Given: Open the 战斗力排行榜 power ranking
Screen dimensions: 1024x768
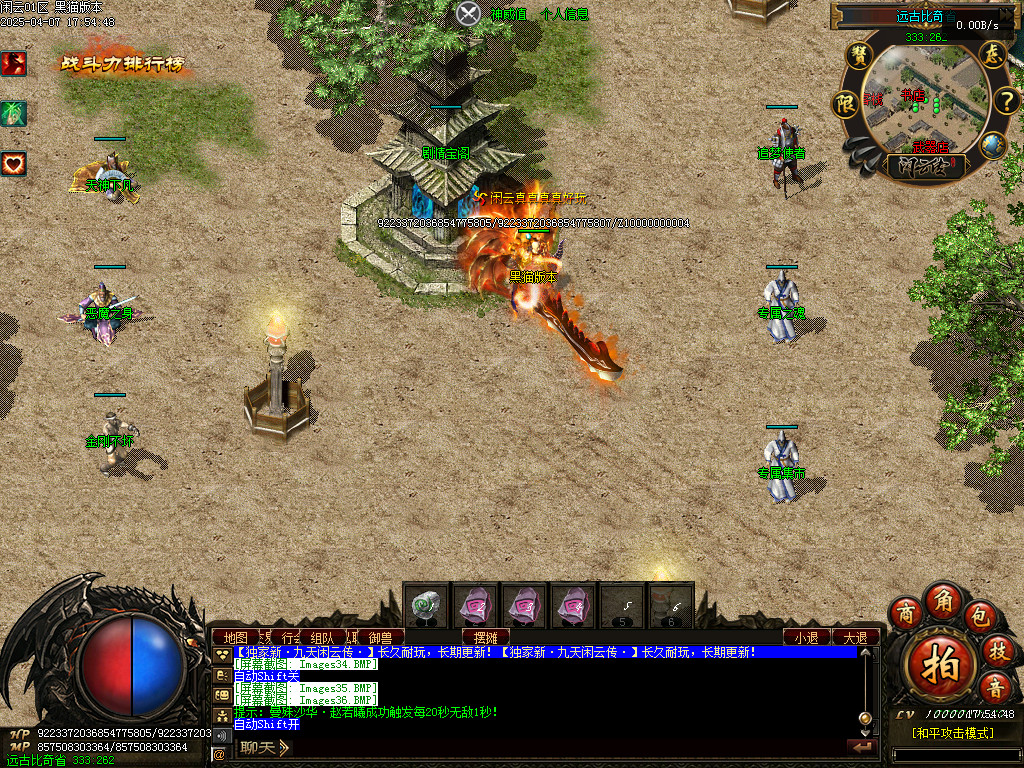Looking at the screenshot, I should pos(122,64).
